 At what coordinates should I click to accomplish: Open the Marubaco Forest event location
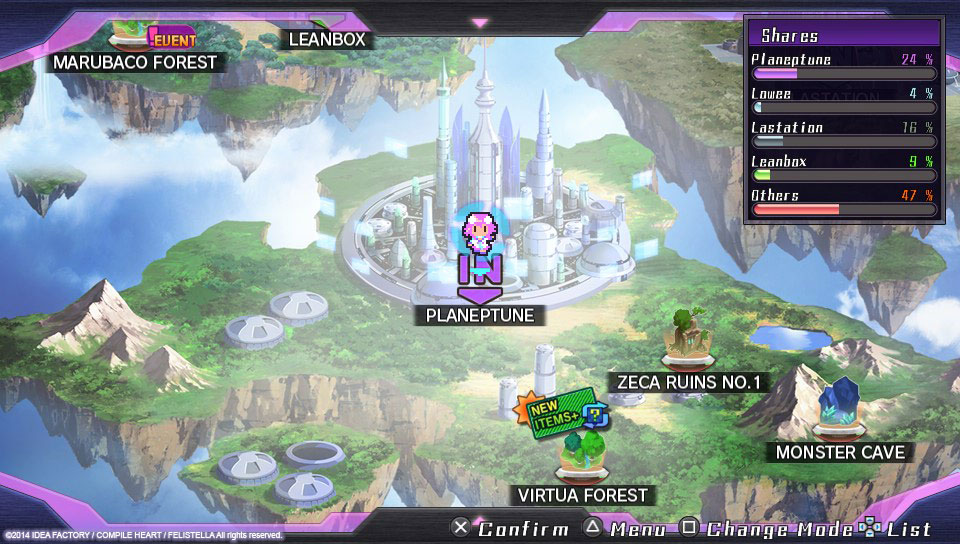[x=135, y=62]
